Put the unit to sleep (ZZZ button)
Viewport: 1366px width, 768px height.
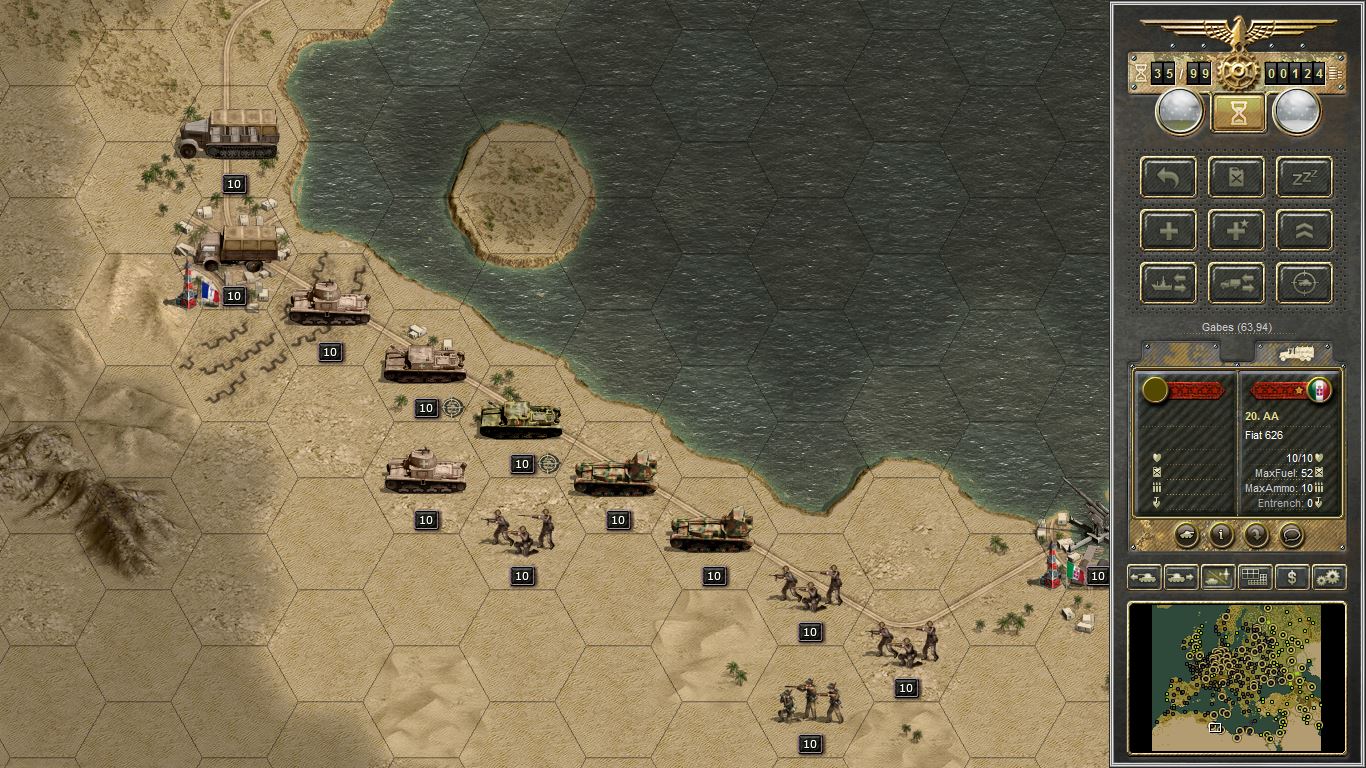pyautogui.click(x=1304, y=177)
